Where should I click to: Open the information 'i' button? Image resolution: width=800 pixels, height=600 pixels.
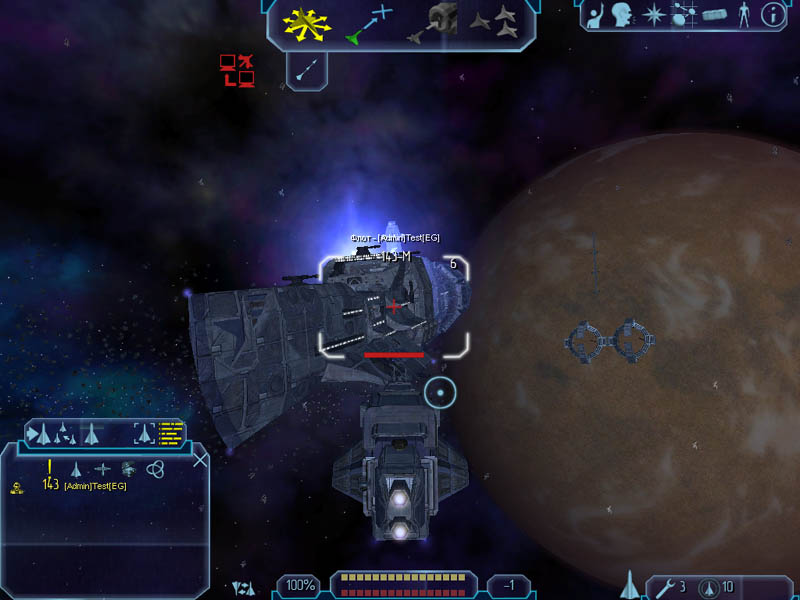tap(771, 15)
